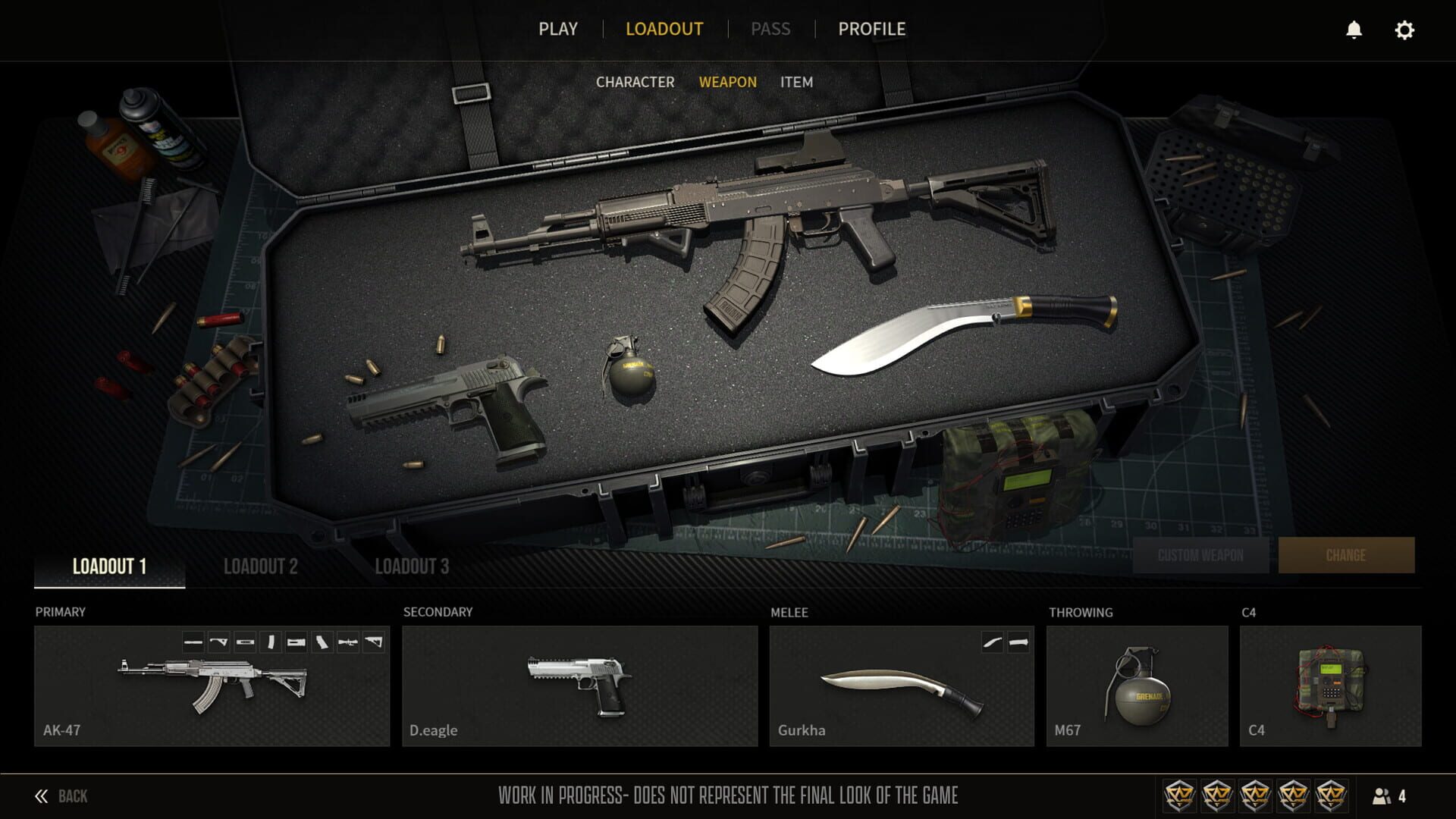Click the grip attachment icon on the primary panel

tap(322, 643)
